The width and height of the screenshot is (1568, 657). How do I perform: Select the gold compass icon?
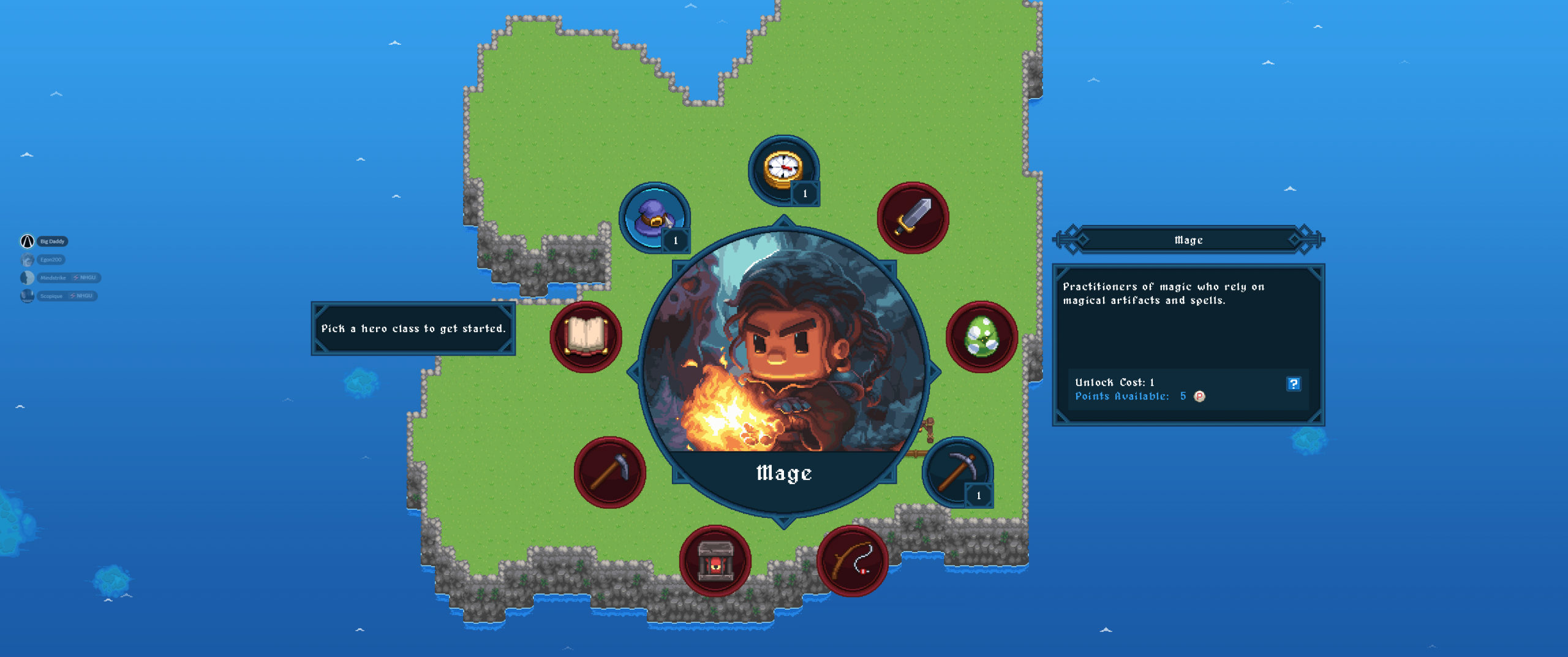point(783,170)
